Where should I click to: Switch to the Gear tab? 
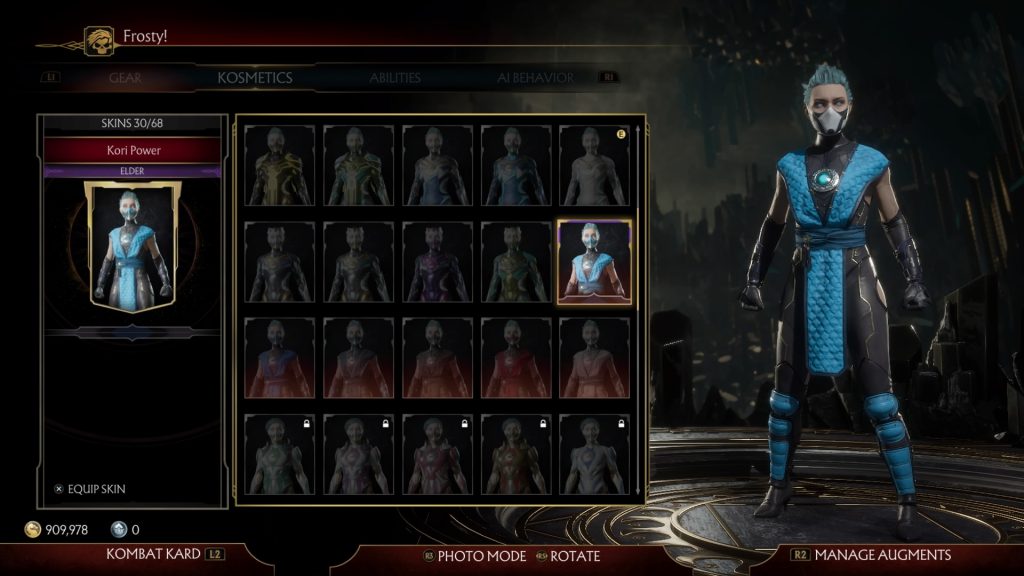pyautogui.click(x=125, y=77)
